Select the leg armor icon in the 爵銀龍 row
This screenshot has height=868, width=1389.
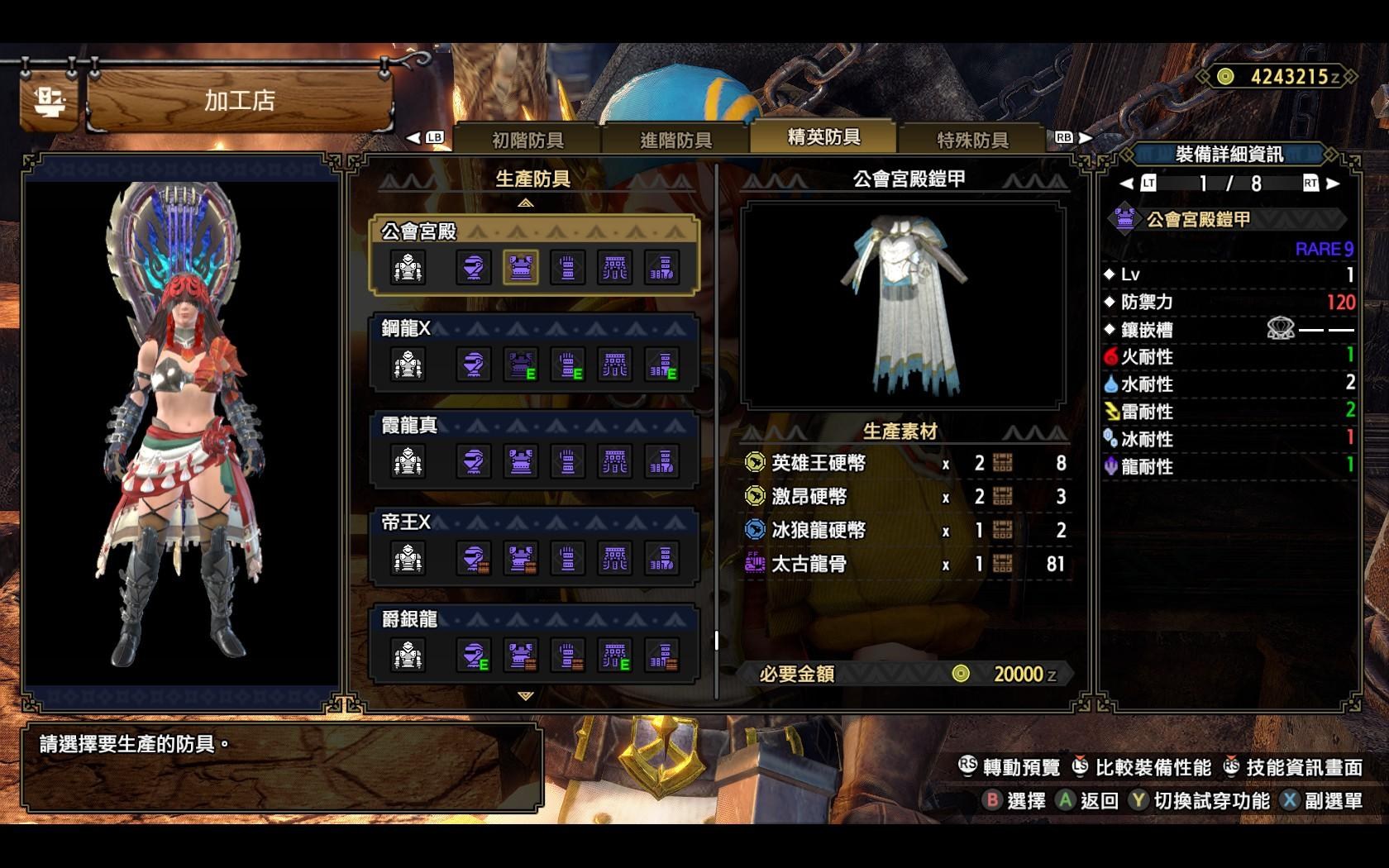(663, 654)
